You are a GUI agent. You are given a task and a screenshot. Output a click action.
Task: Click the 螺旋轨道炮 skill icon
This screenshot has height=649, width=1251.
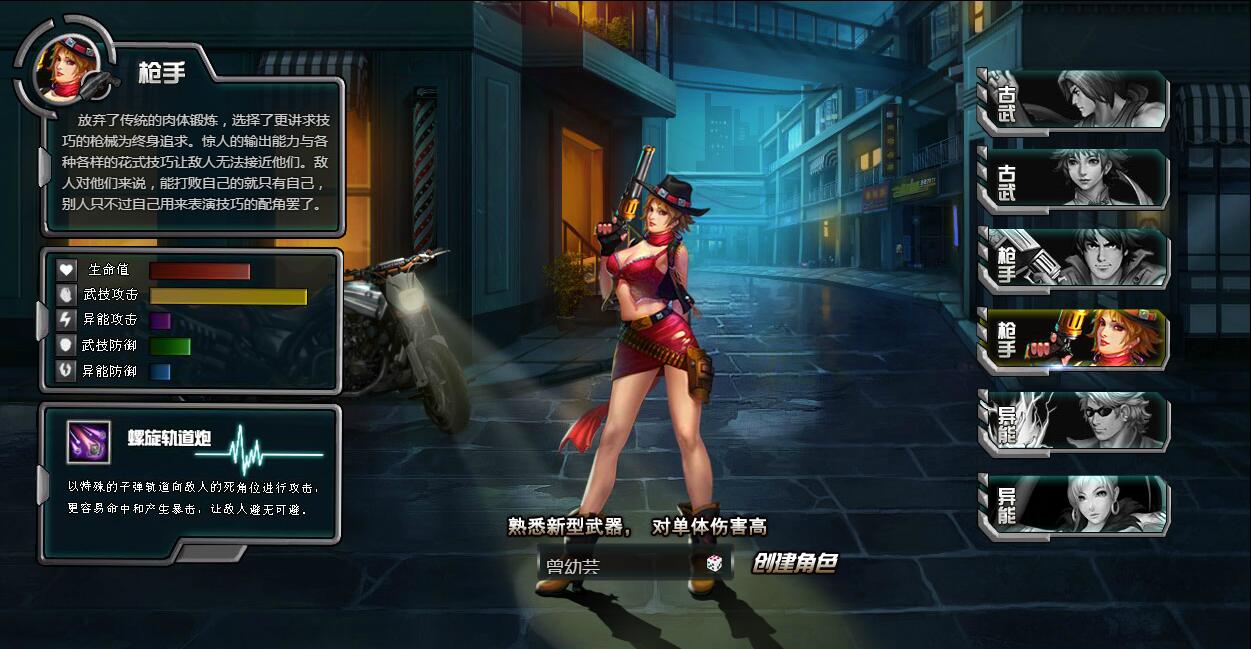point(88,441)
